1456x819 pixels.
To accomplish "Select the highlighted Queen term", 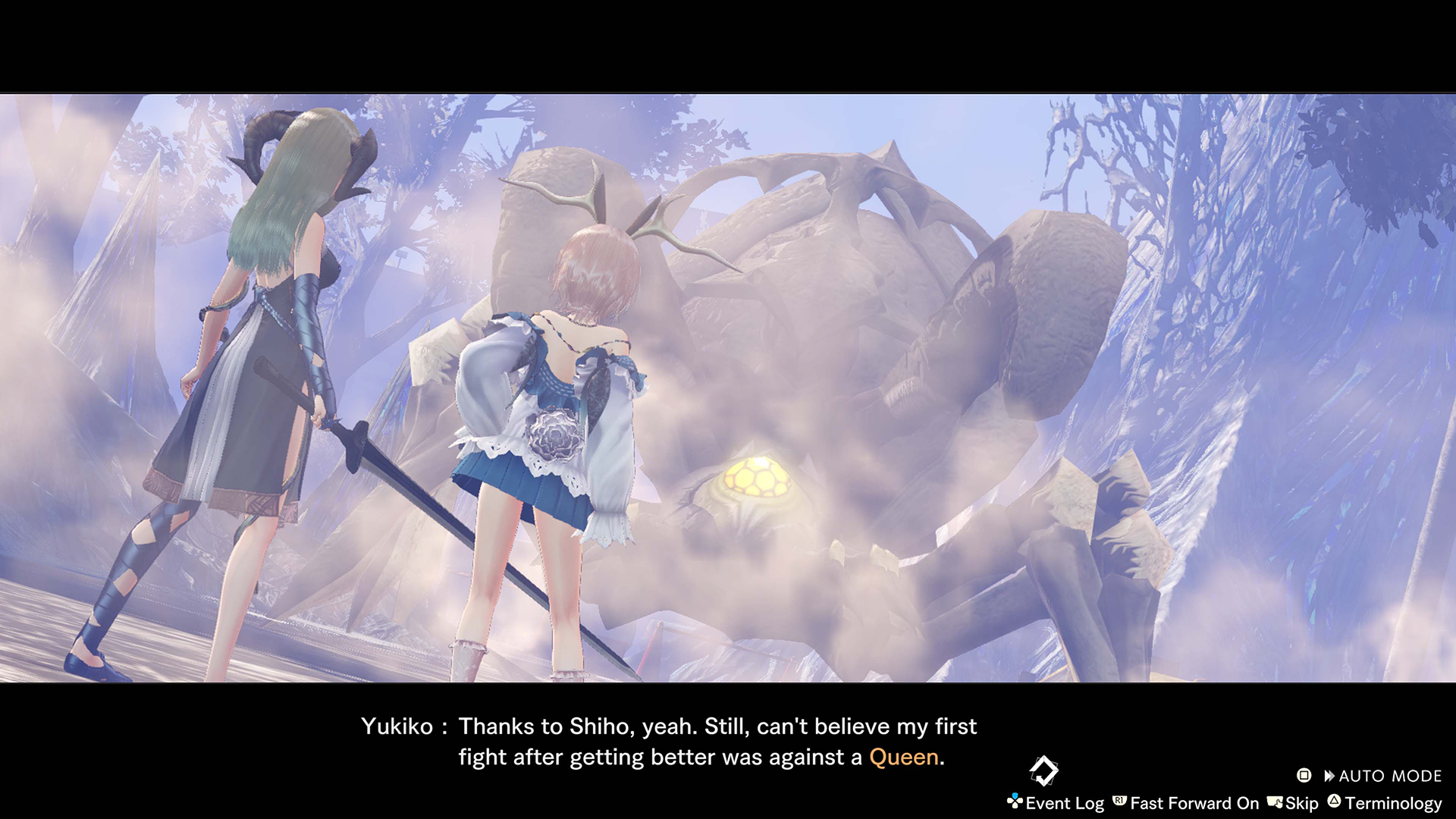I will pos(903,757).
